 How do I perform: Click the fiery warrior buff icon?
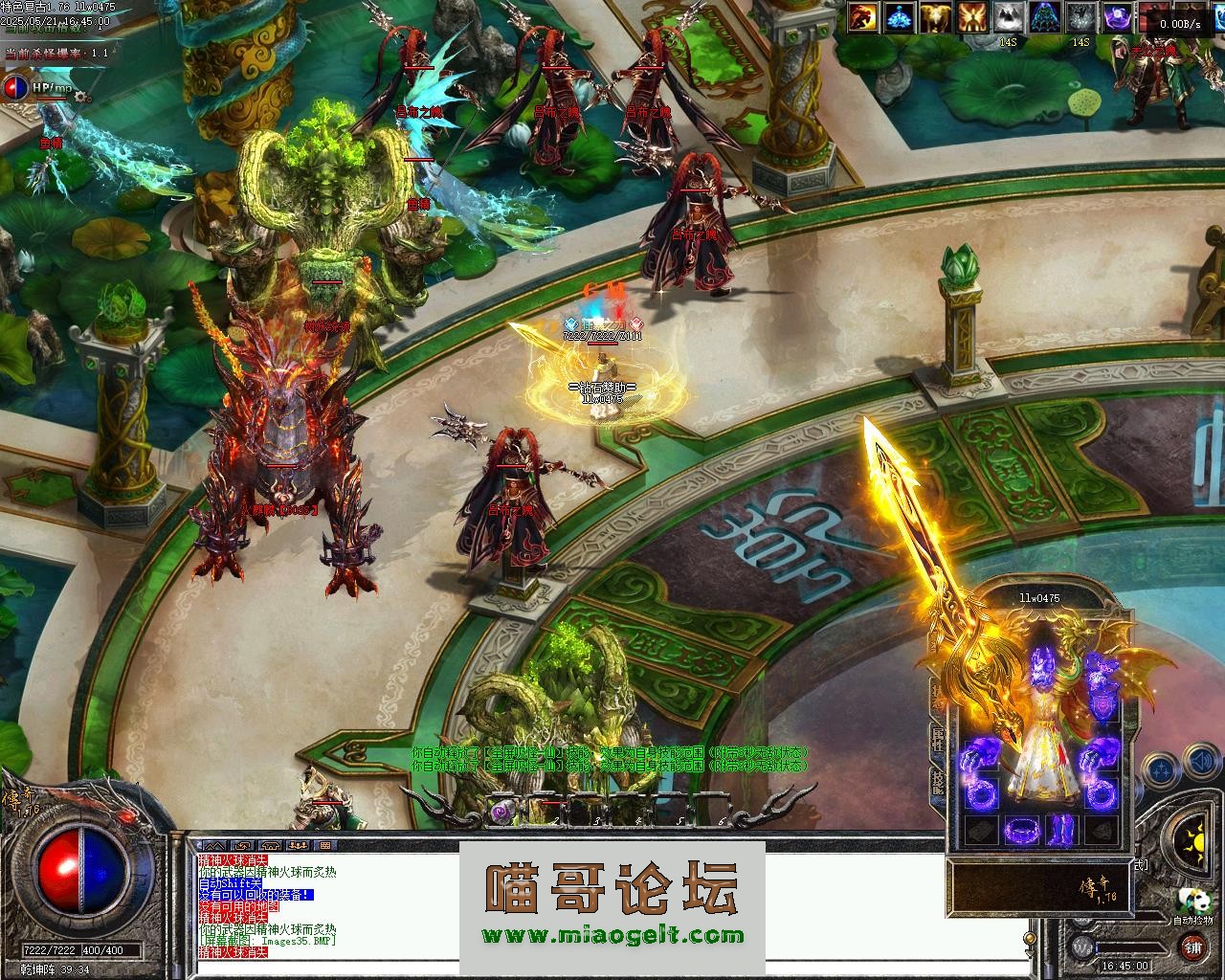863,17
